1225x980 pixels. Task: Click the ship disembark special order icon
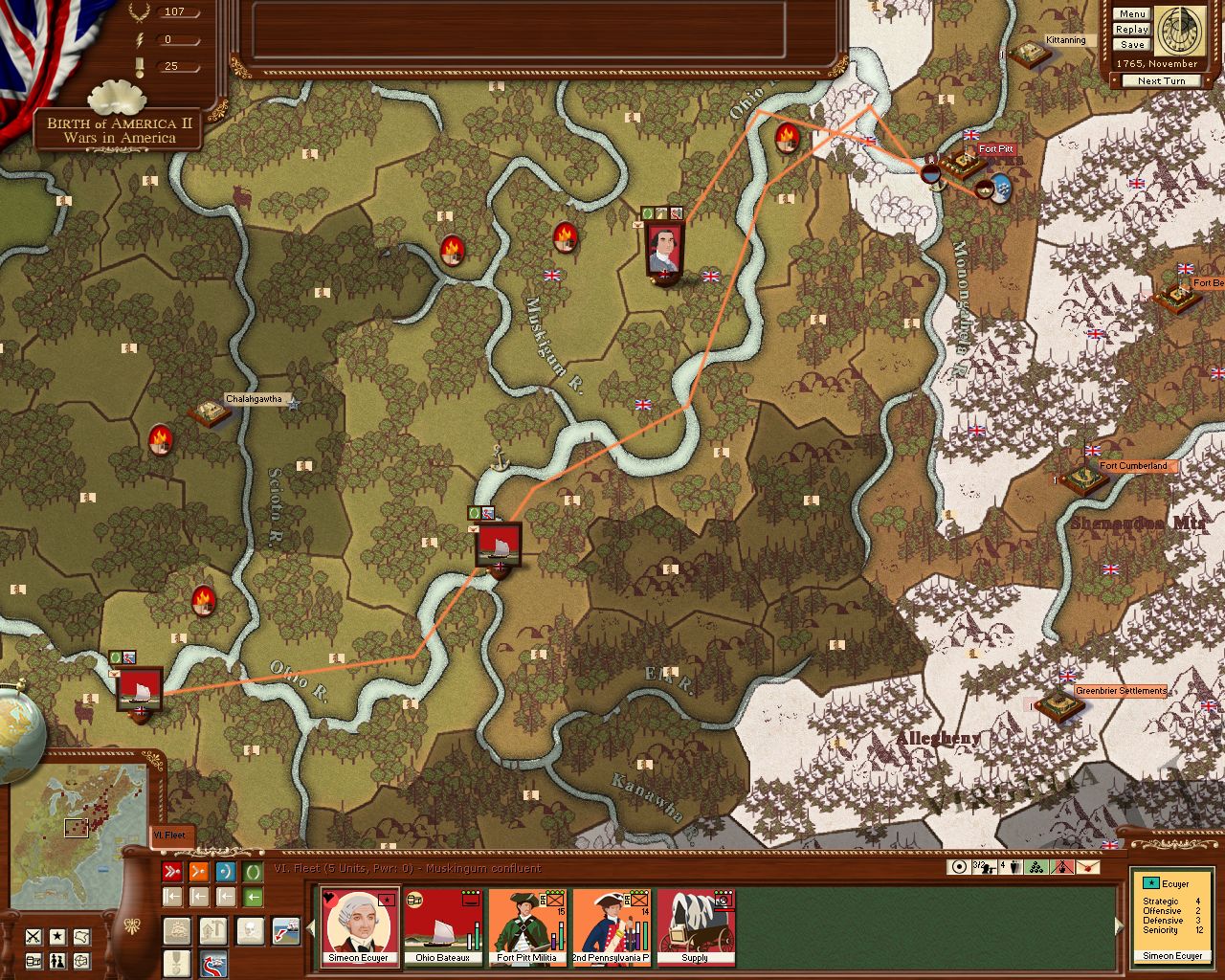pos(286,929)
